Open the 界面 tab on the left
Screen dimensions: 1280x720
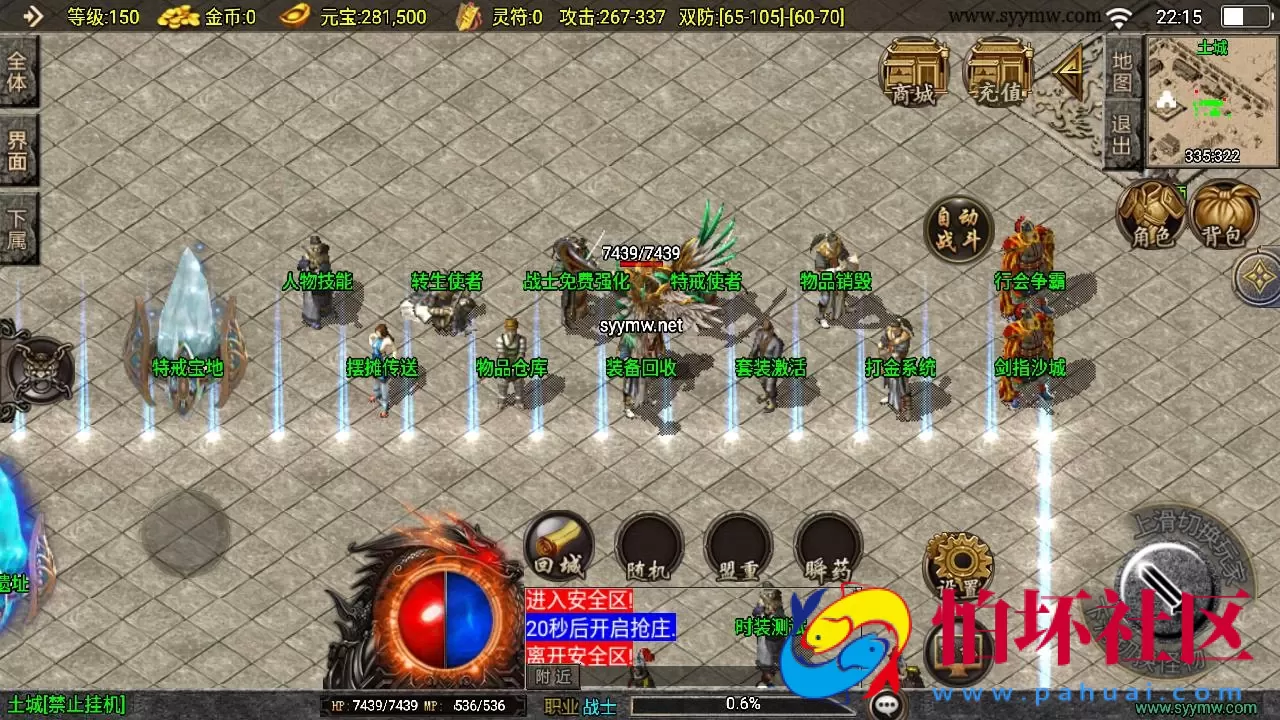click(18, 148)
